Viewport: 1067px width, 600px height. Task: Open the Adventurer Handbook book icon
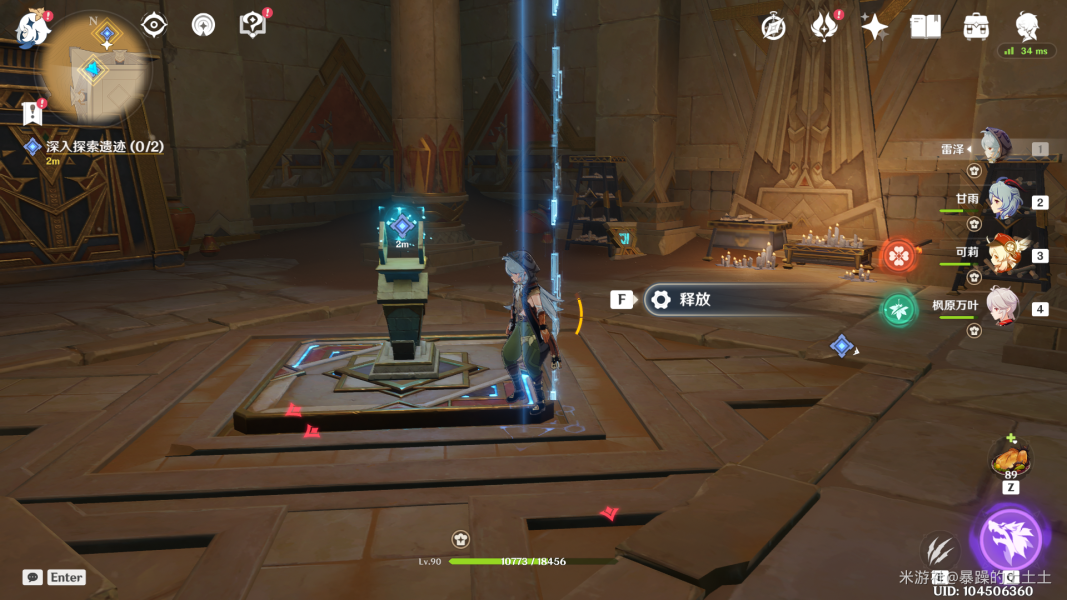click(925, 27)
